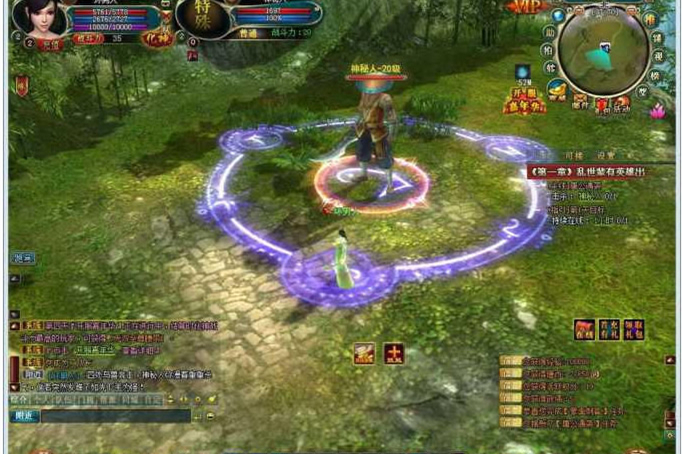This screenshot has height=454, width=682.
Task: Click the chat text input field
Action: coord(114,415)
